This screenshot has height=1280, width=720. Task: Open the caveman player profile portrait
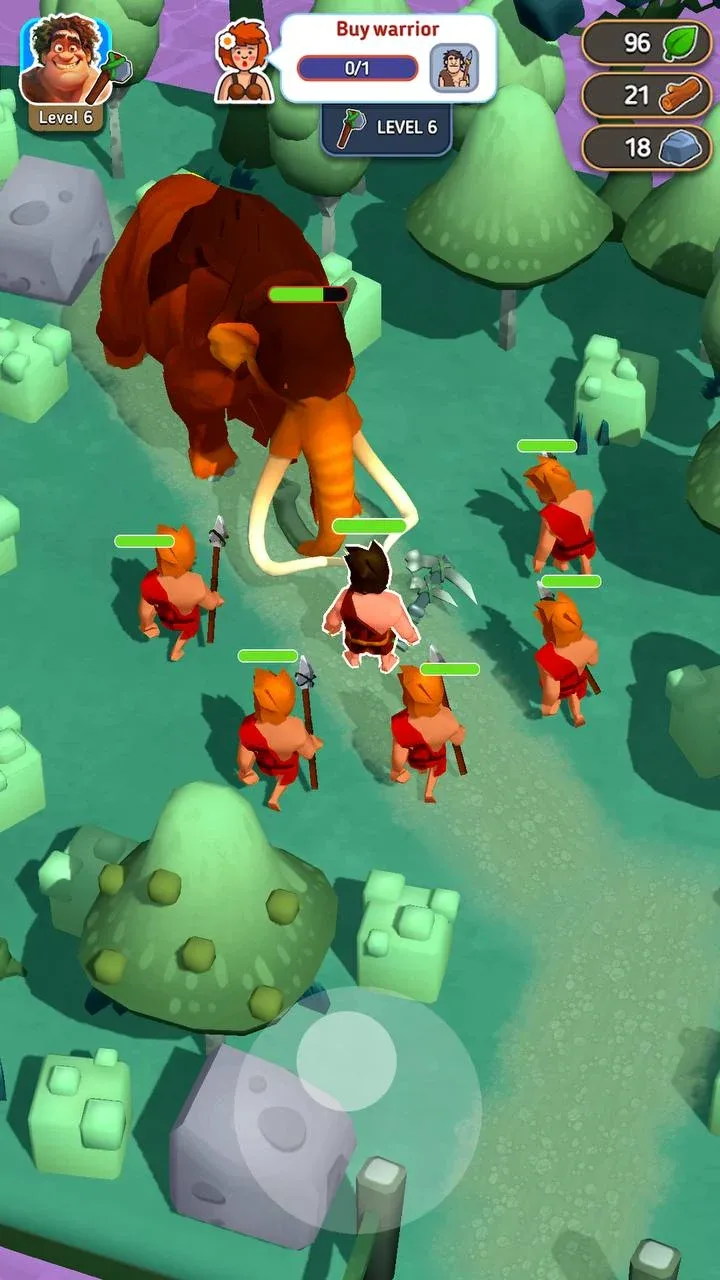[66, 62]
